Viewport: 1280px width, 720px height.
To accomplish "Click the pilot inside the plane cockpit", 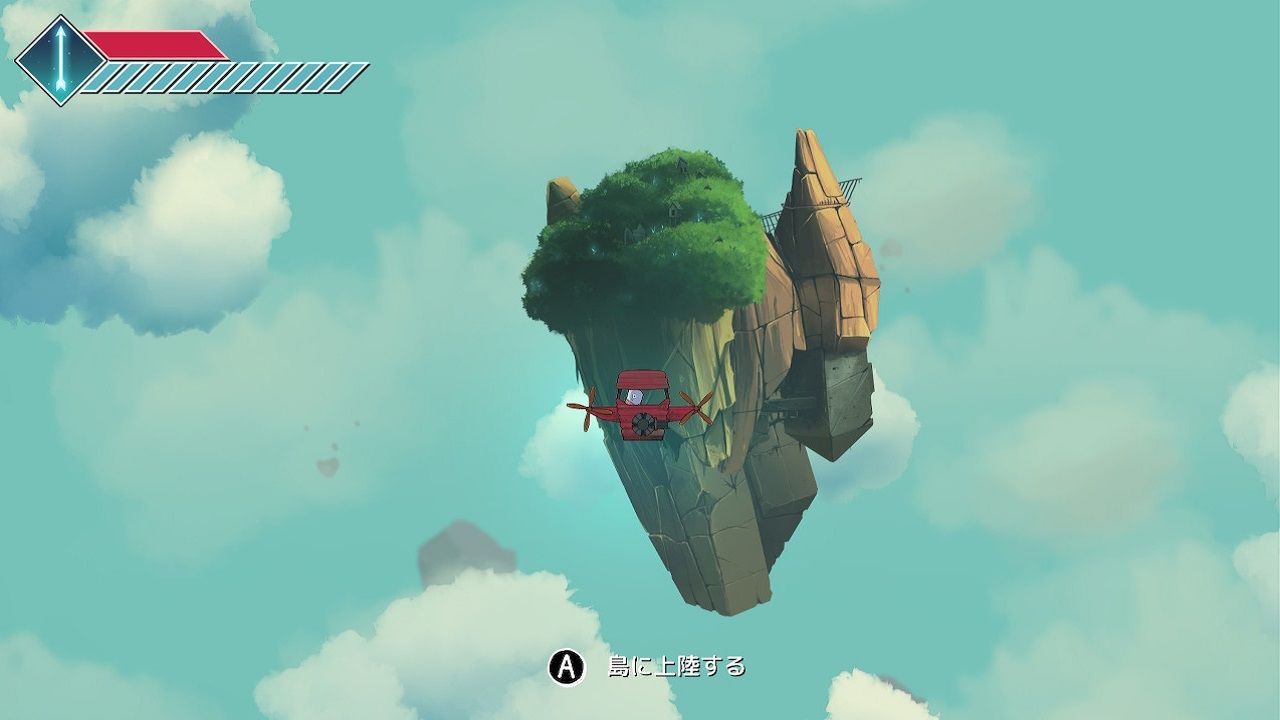I will [x=634, y=395].
